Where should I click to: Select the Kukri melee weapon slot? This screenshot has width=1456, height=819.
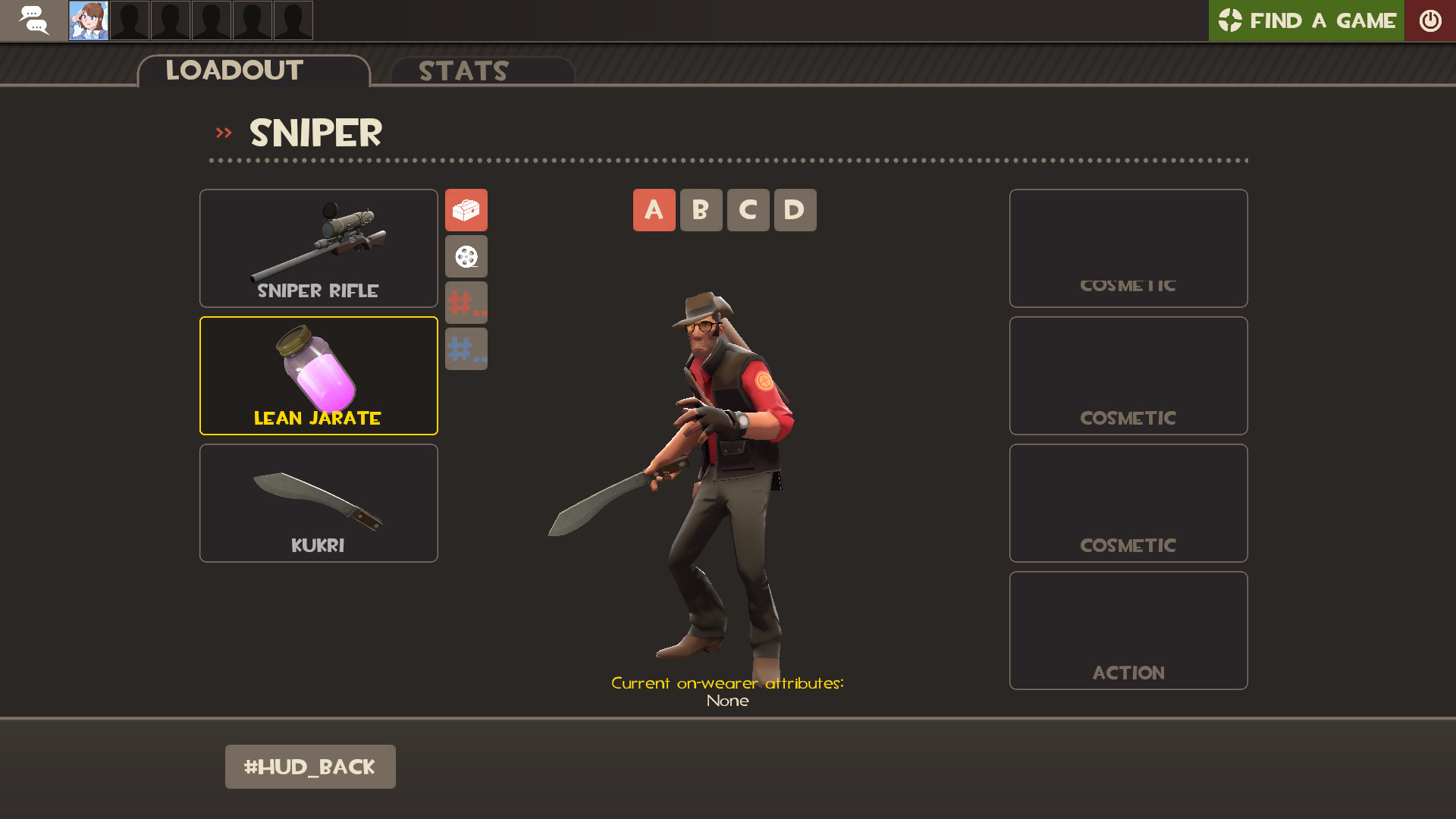click(x=318, y=503)
